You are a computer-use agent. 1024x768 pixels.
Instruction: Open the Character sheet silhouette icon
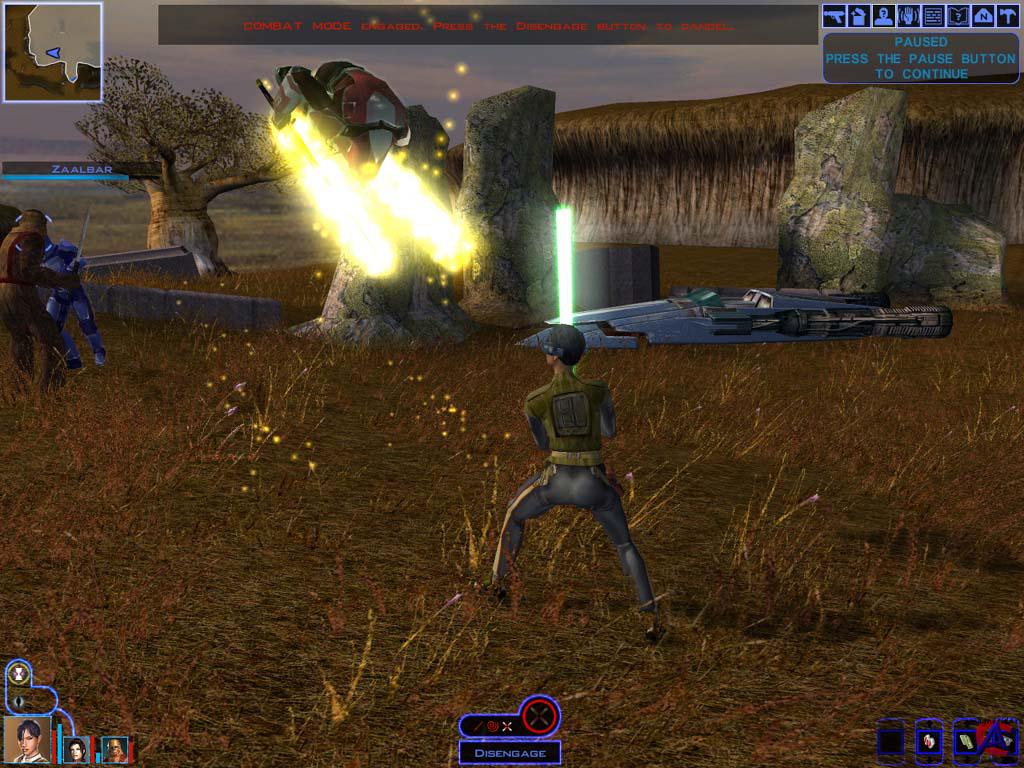click(x=883, y=16)
